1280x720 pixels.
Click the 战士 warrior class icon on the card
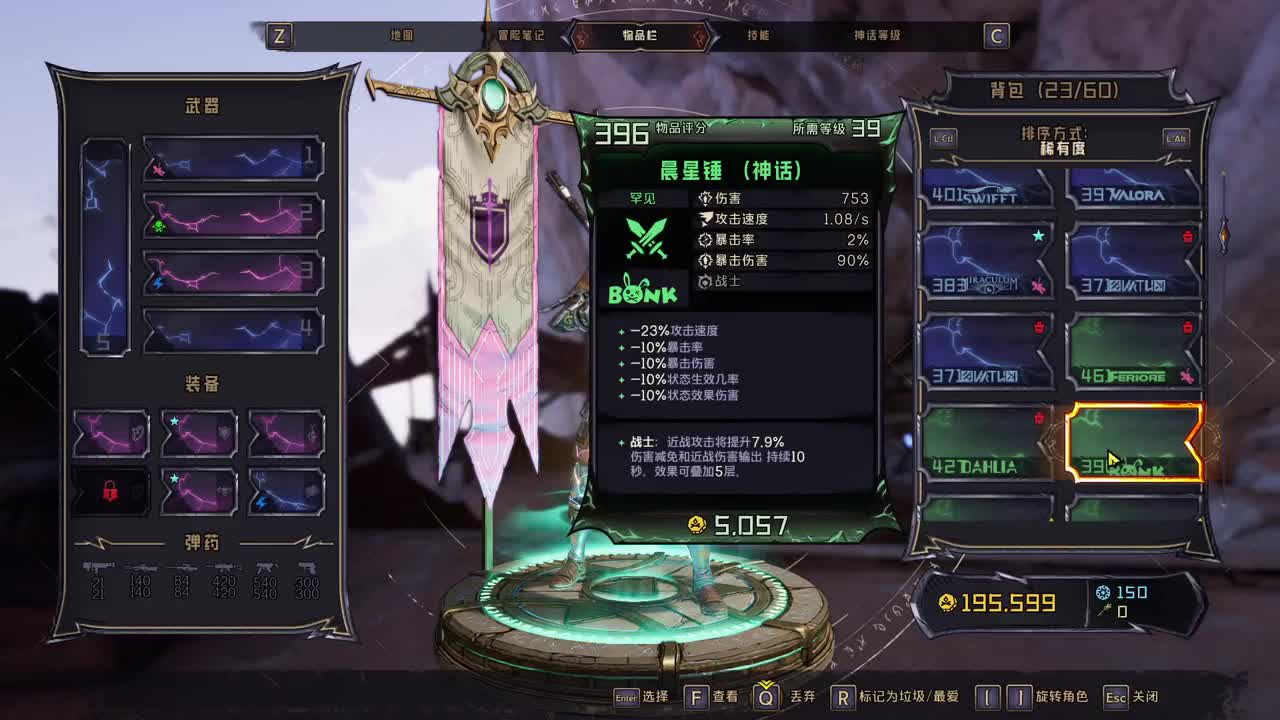(x=705, y=281)
